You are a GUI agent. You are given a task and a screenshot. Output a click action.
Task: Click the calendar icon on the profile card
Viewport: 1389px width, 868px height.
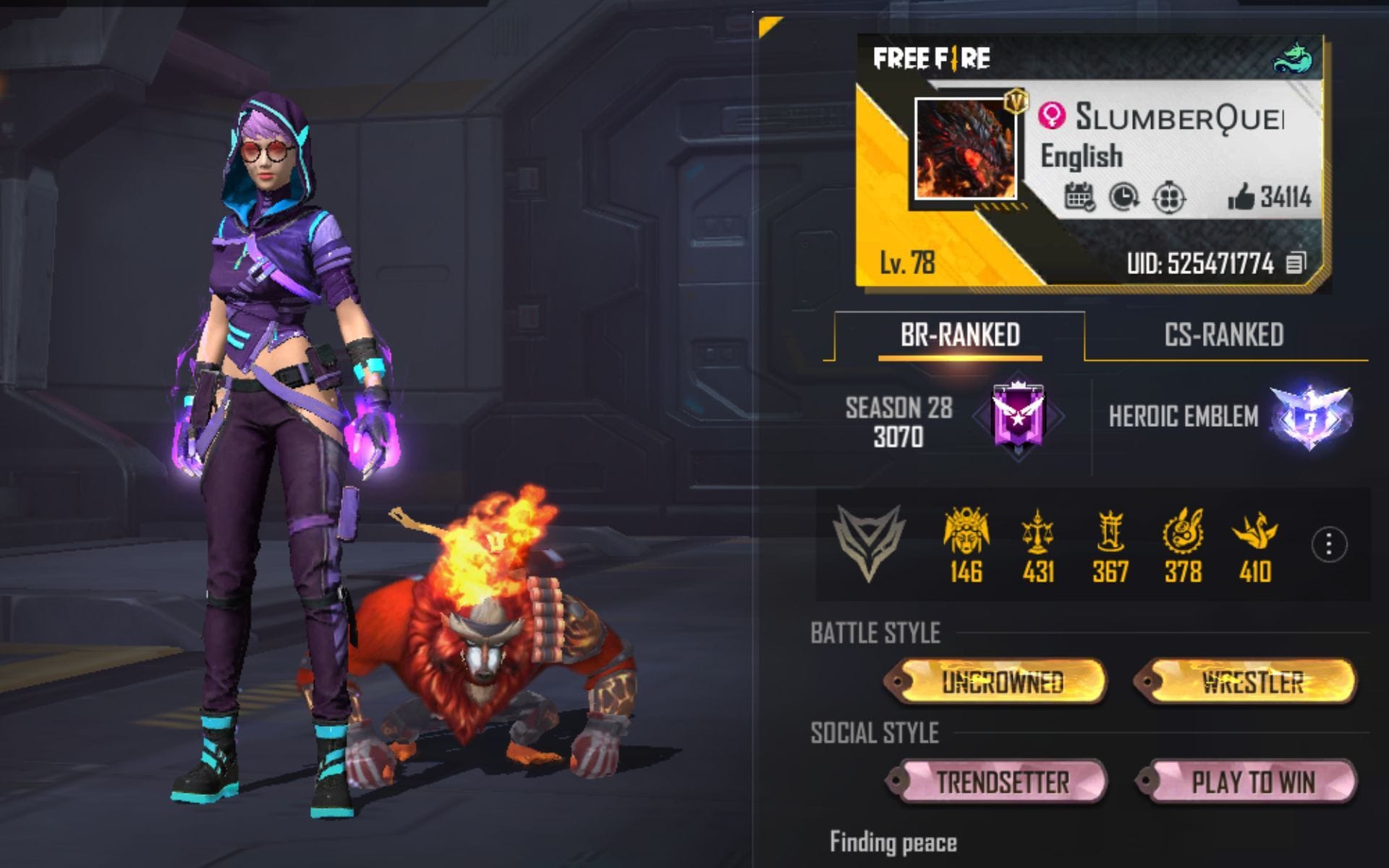point(1079,197)
